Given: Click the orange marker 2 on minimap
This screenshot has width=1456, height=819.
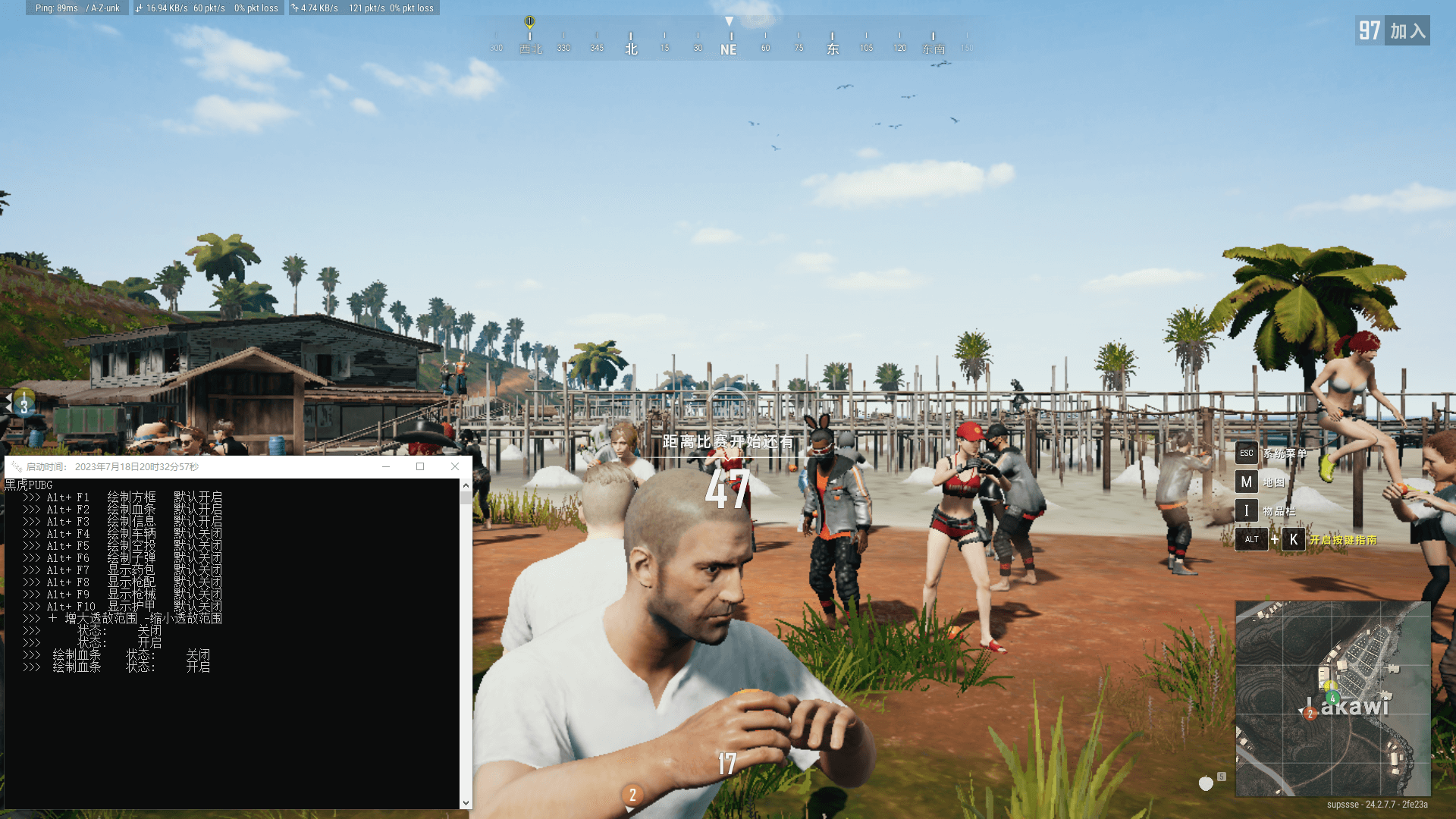Looking at the screenshot, I should pos(1310,713).
